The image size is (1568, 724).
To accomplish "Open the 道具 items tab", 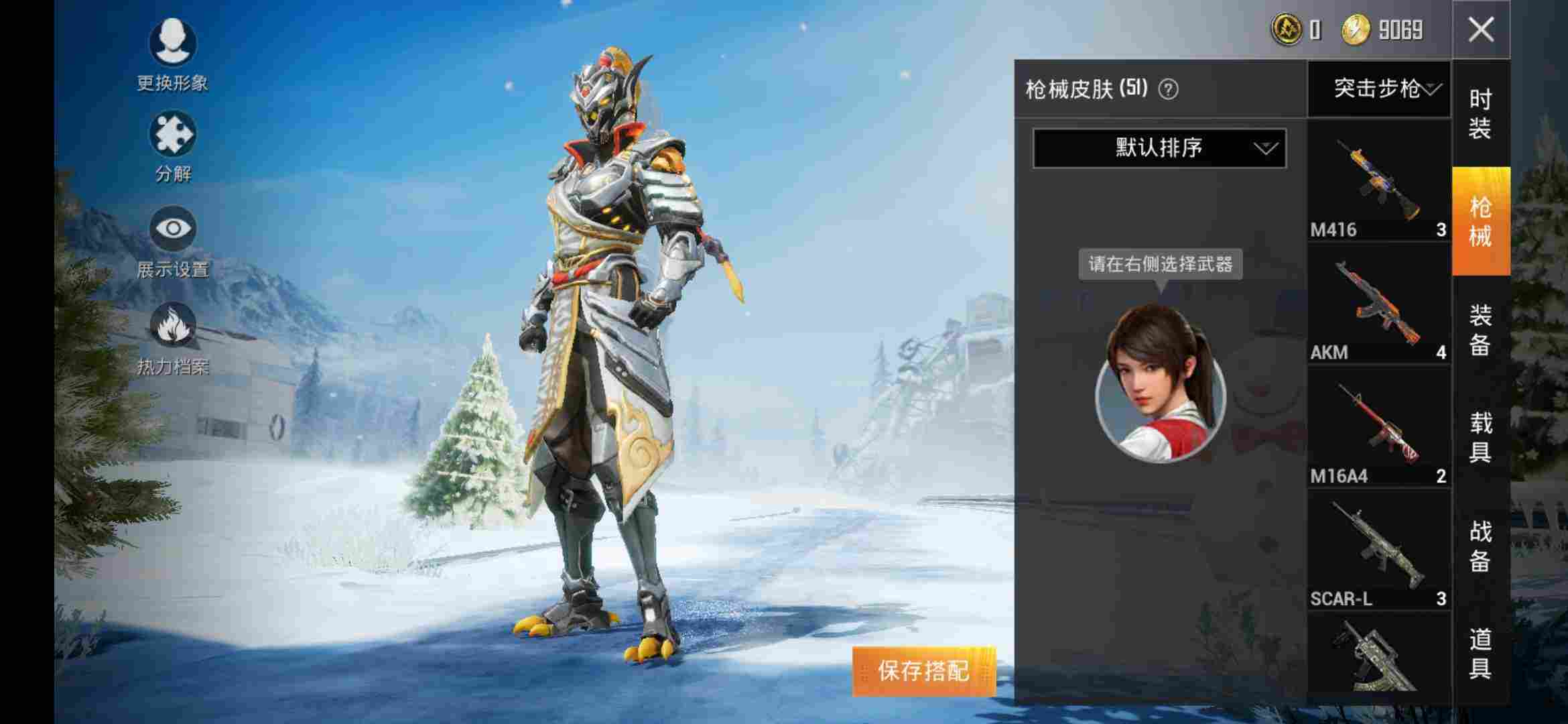I will pyautogui.click(x=1480, y=653).
